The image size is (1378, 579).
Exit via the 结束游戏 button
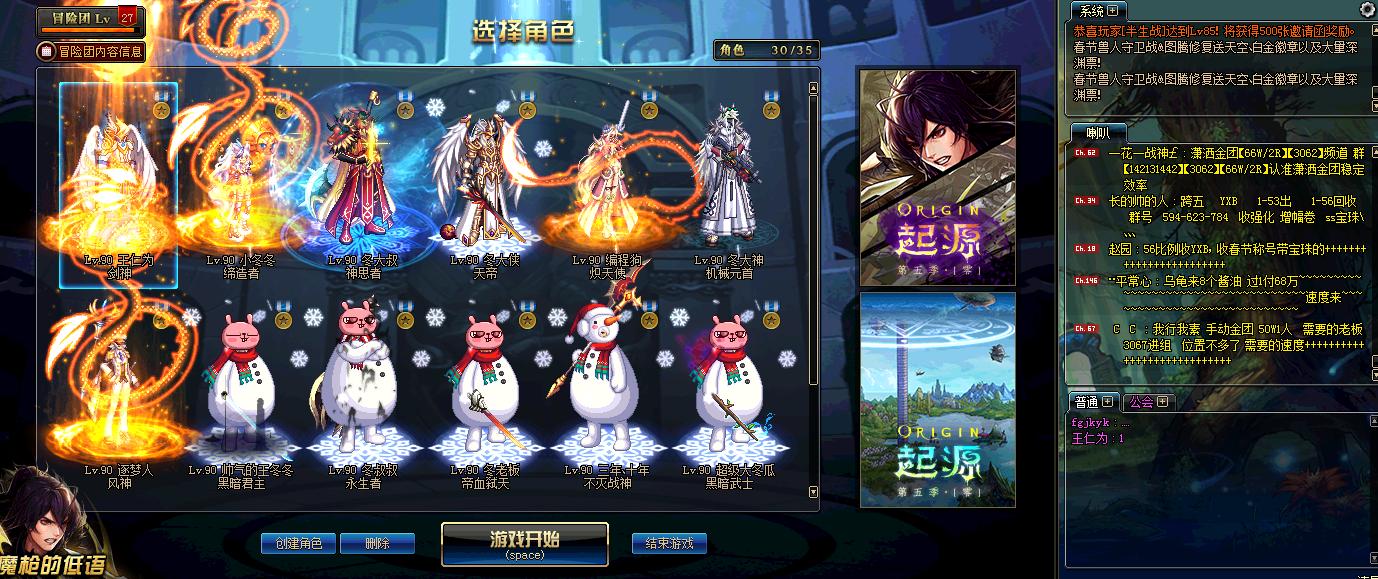(669, 543)
